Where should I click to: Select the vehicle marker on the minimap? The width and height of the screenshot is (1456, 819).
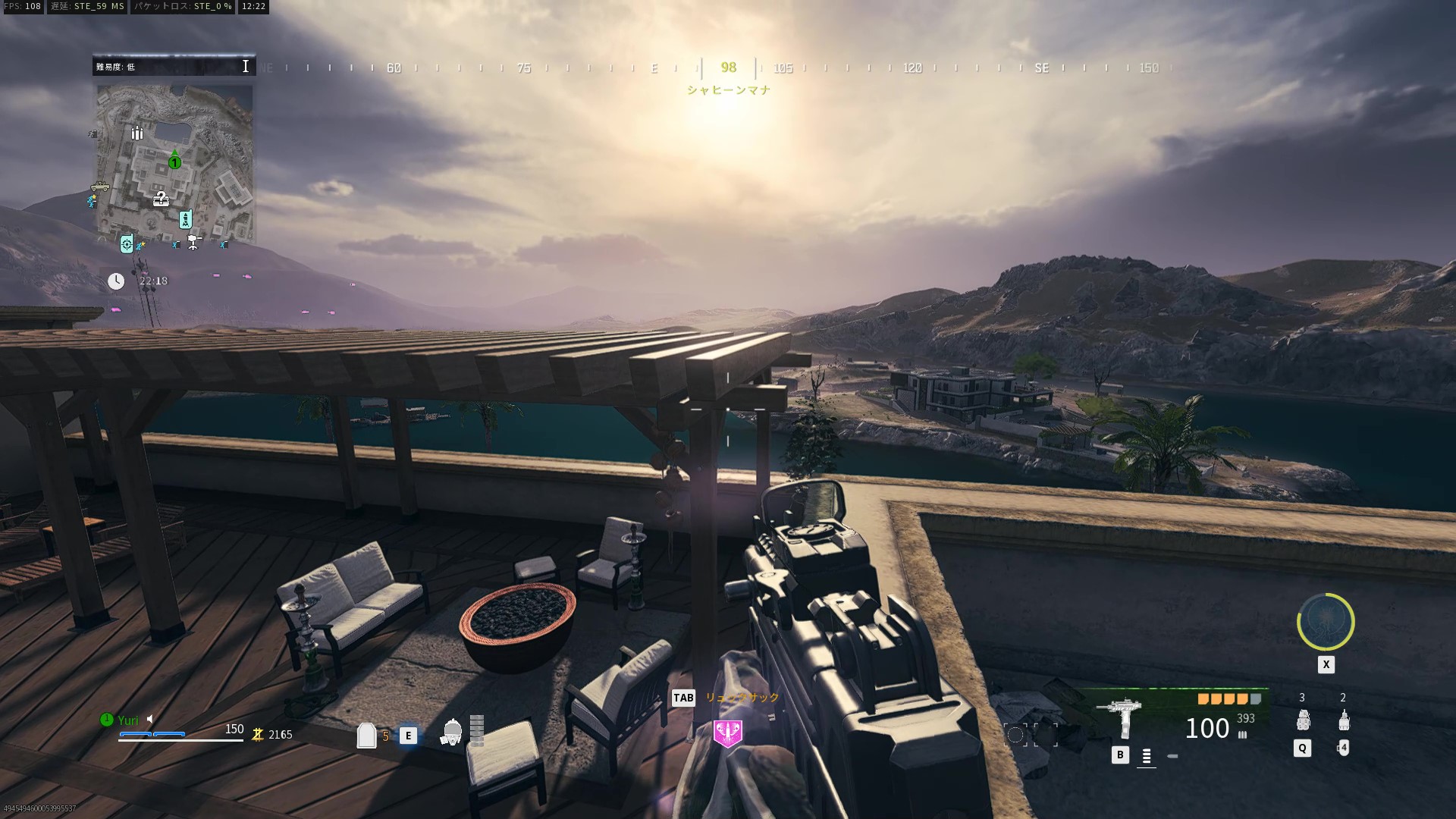pyautogui.click(x=99, y=187)
